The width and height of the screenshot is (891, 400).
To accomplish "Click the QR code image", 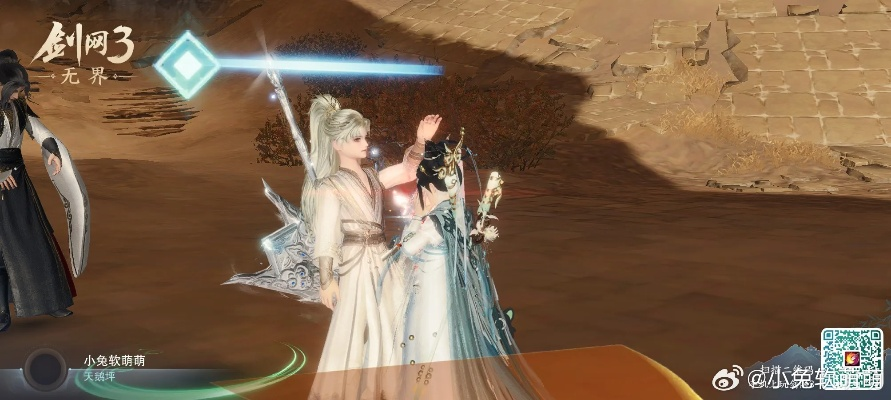I will click(x=853, y=359).
